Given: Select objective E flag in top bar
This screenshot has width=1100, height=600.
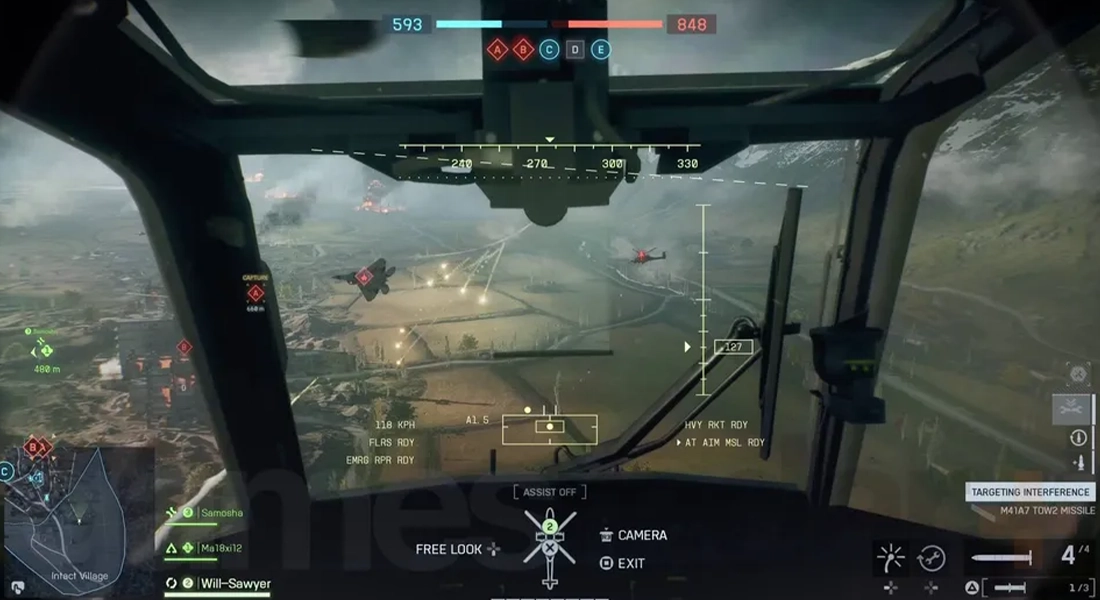Looking at the screenshot, I should pyautogui.click(x=601, y=49).
